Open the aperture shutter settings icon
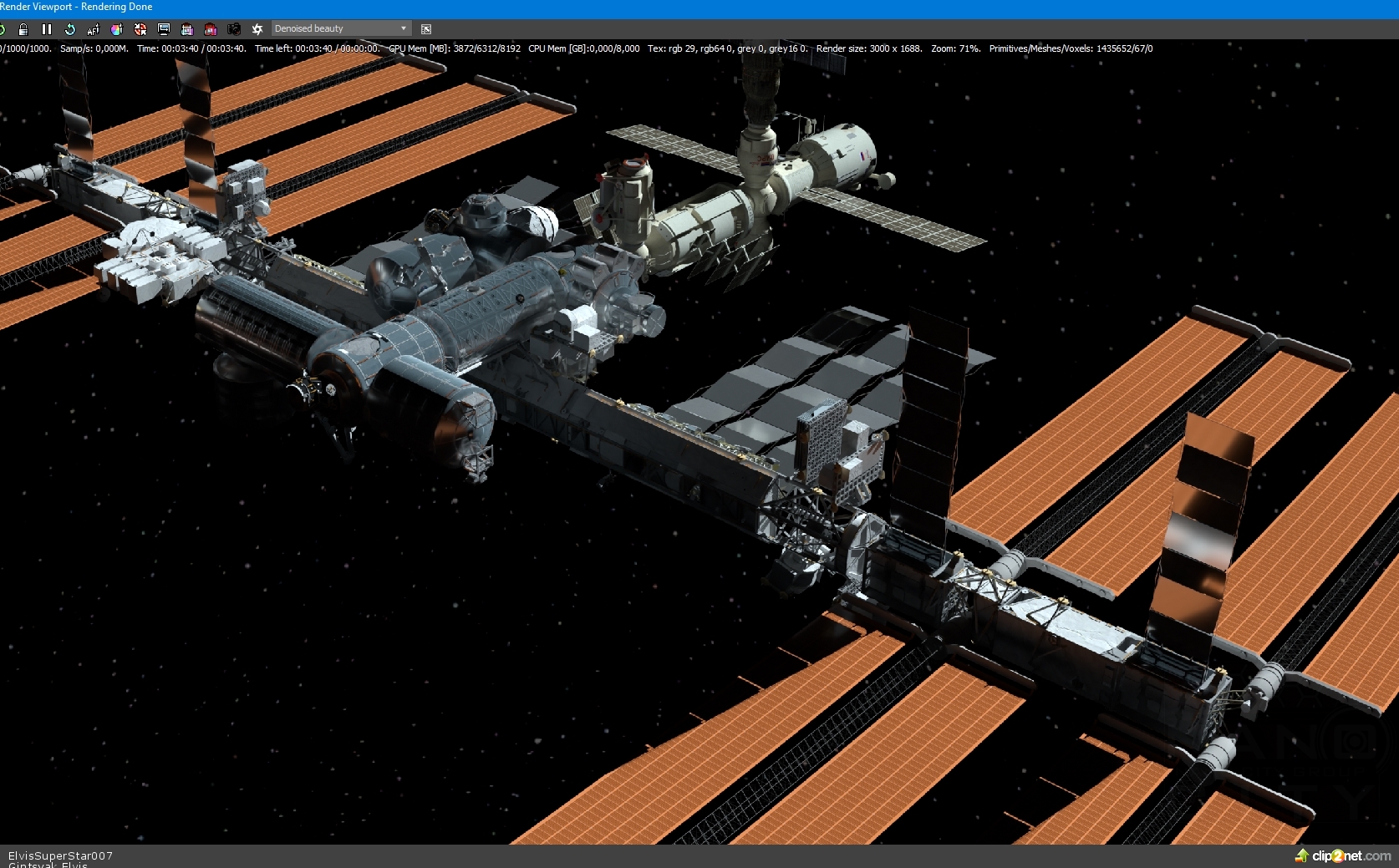Image resolution: width=1399 pixels, height=868 pixels. pos(257,29)
